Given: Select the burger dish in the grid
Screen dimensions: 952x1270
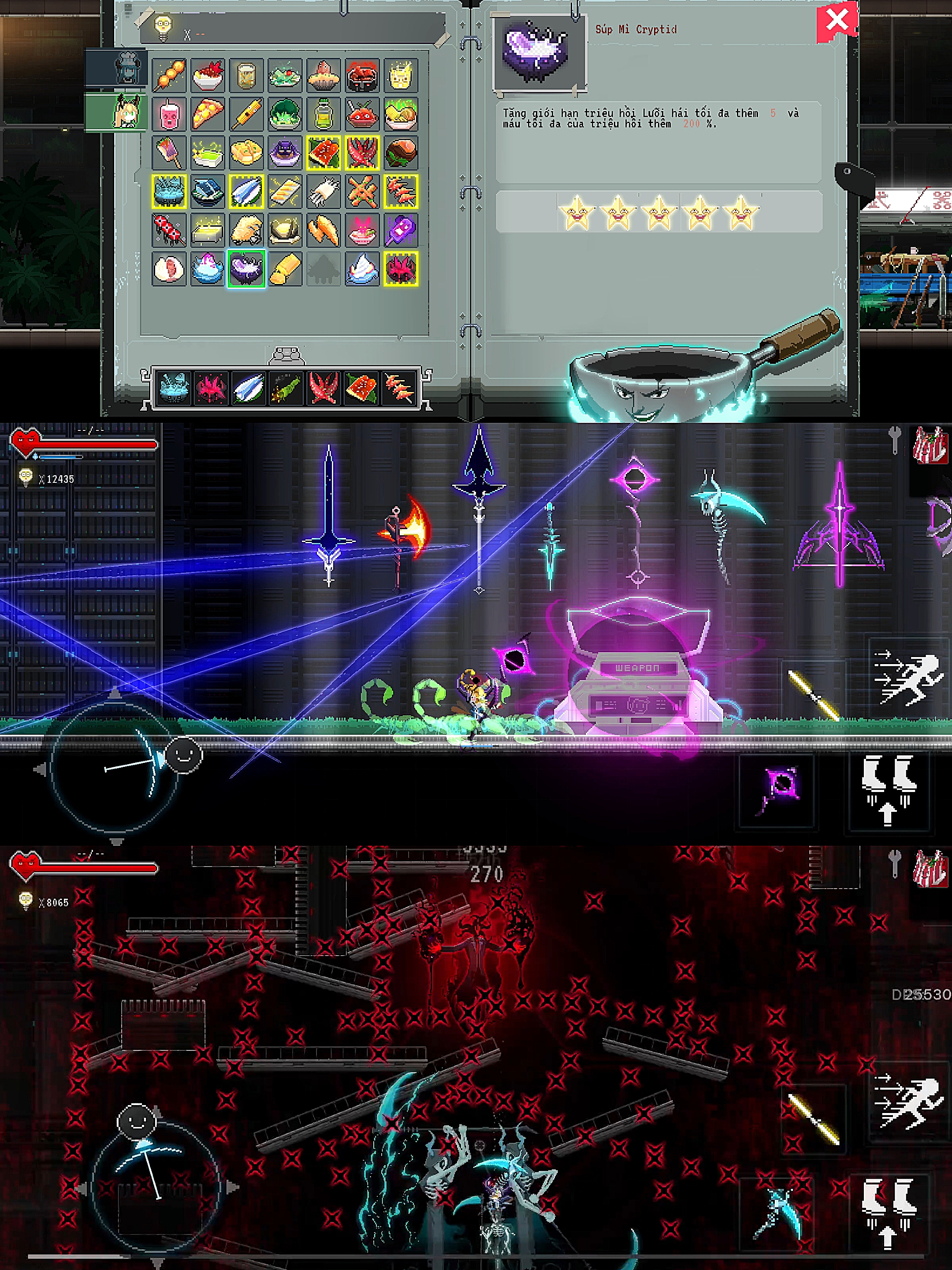Looking at the screenshot, I should [x=401, y=153].
